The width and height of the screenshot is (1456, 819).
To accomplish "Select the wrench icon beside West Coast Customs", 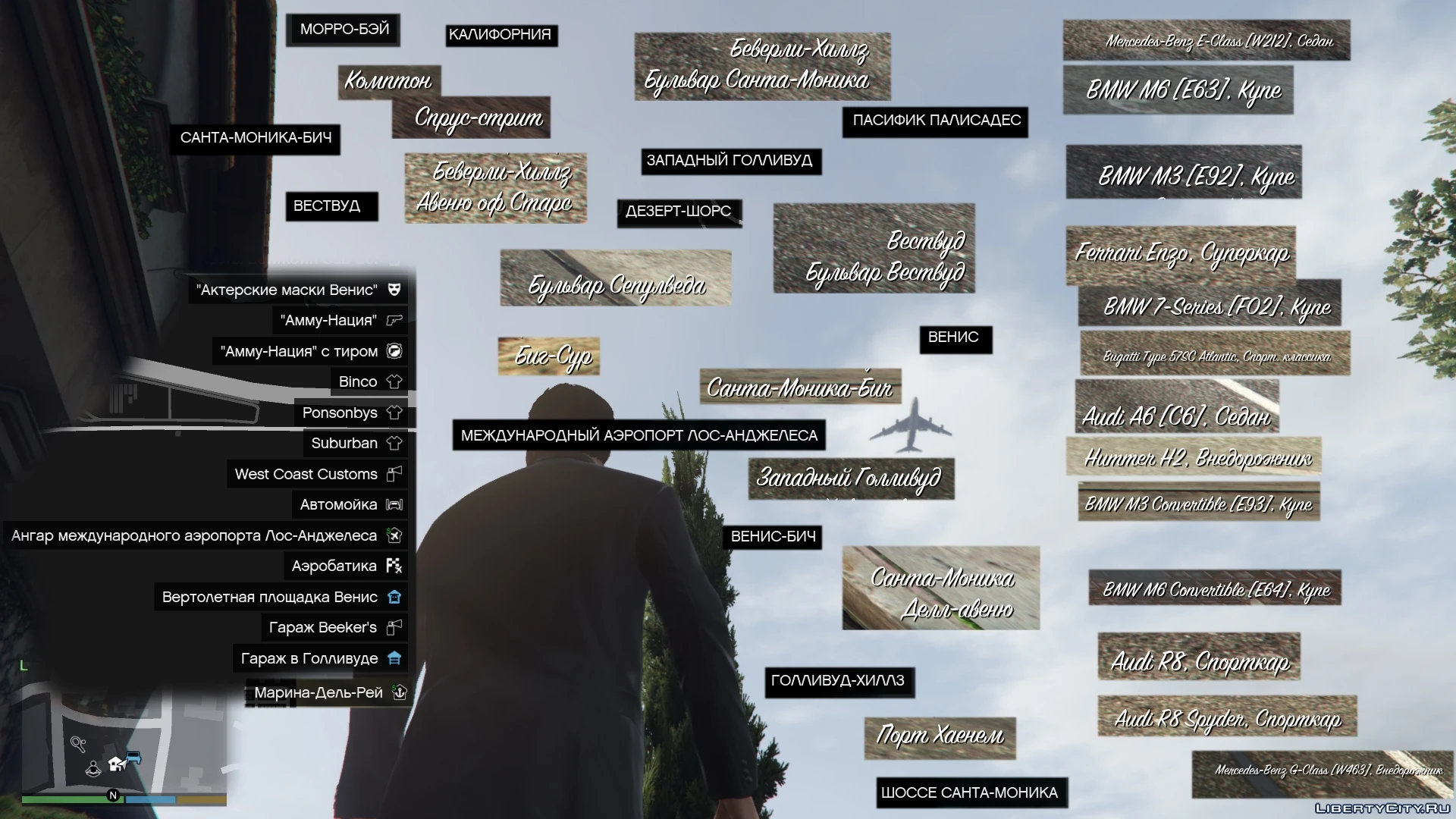I will (x=394, y=473).
